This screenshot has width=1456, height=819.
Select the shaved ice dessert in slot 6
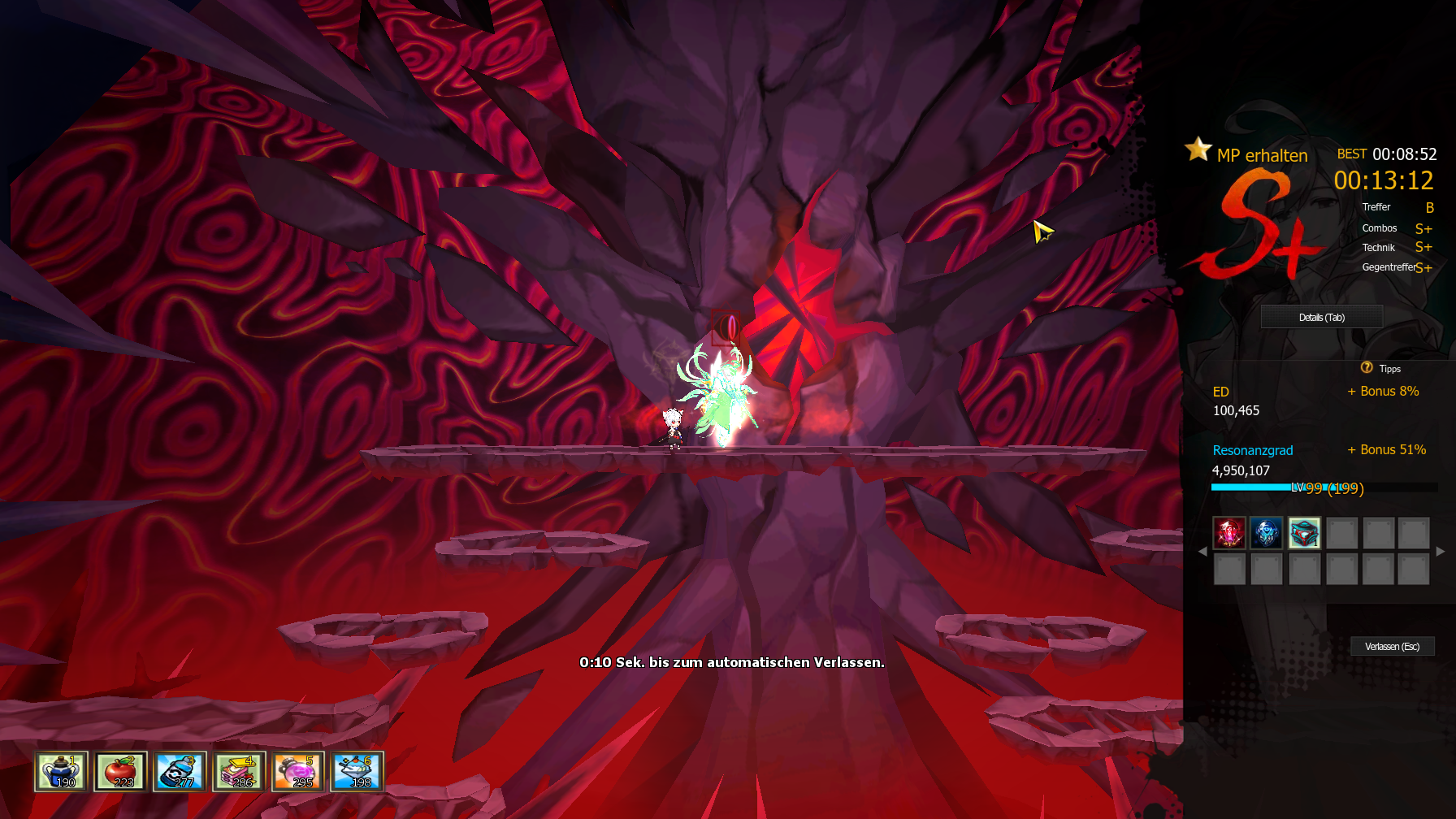(x=357, y=771)
